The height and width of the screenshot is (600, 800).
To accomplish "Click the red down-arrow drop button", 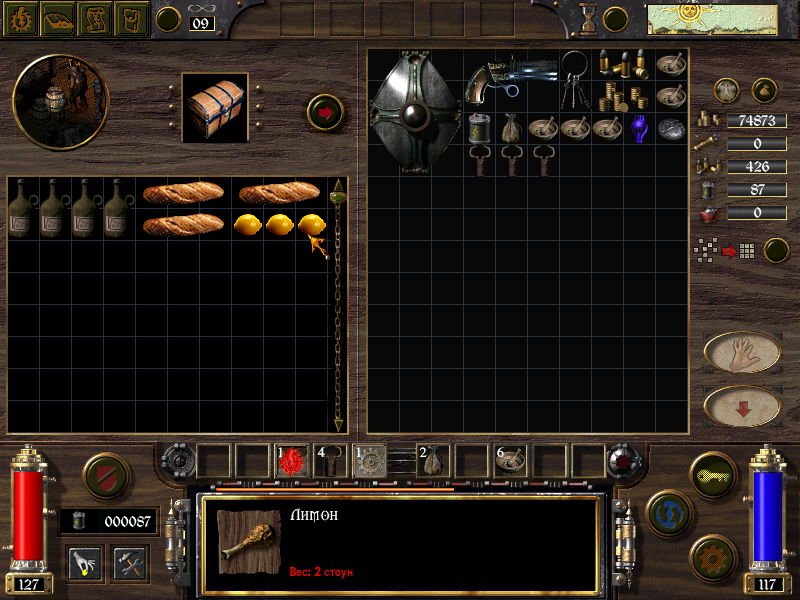I will click(743, 406).
